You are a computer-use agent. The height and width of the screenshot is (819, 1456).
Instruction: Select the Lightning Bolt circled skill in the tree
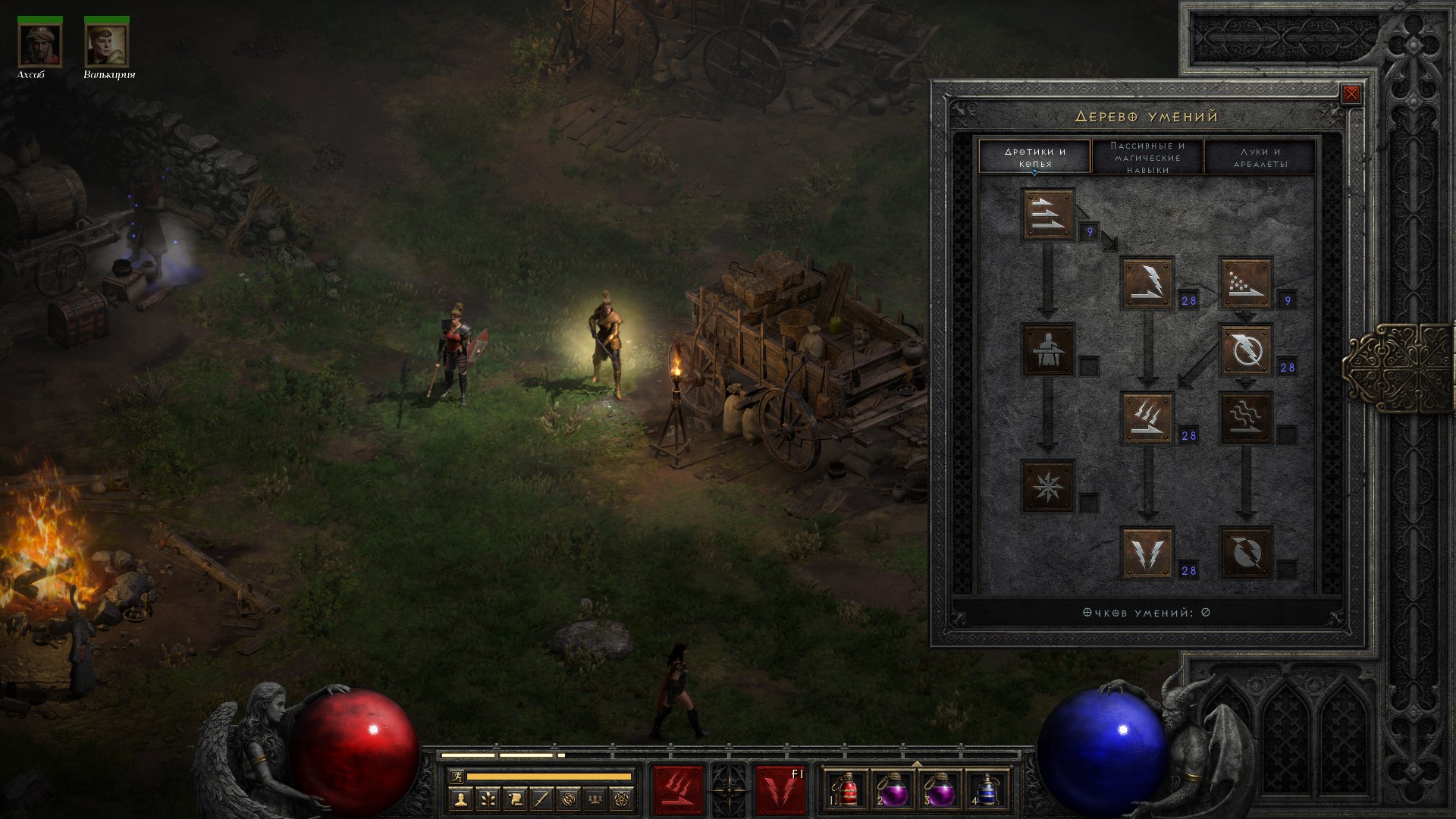pos(1245,350)
